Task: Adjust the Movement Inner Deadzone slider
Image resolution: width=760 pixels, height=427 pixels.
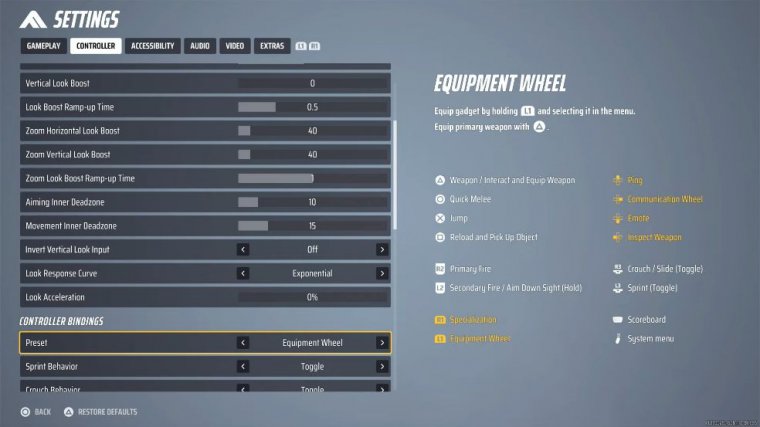Action: (312, 226)
